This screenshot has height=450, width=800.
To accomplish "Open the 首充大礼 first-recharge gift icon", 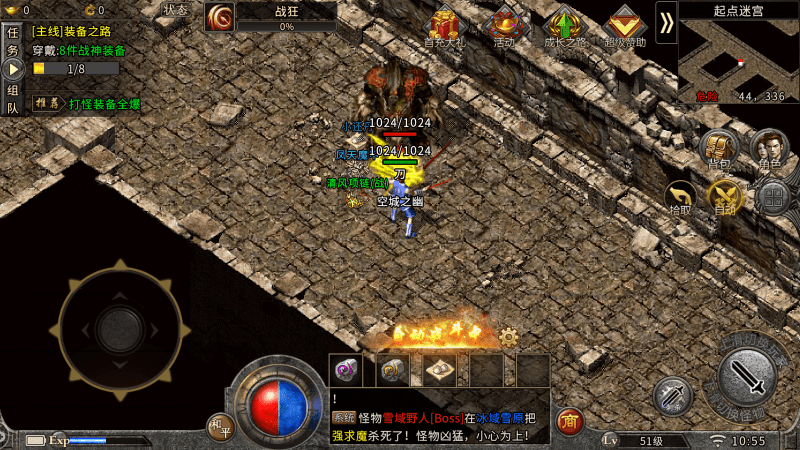I will [443, 27].
